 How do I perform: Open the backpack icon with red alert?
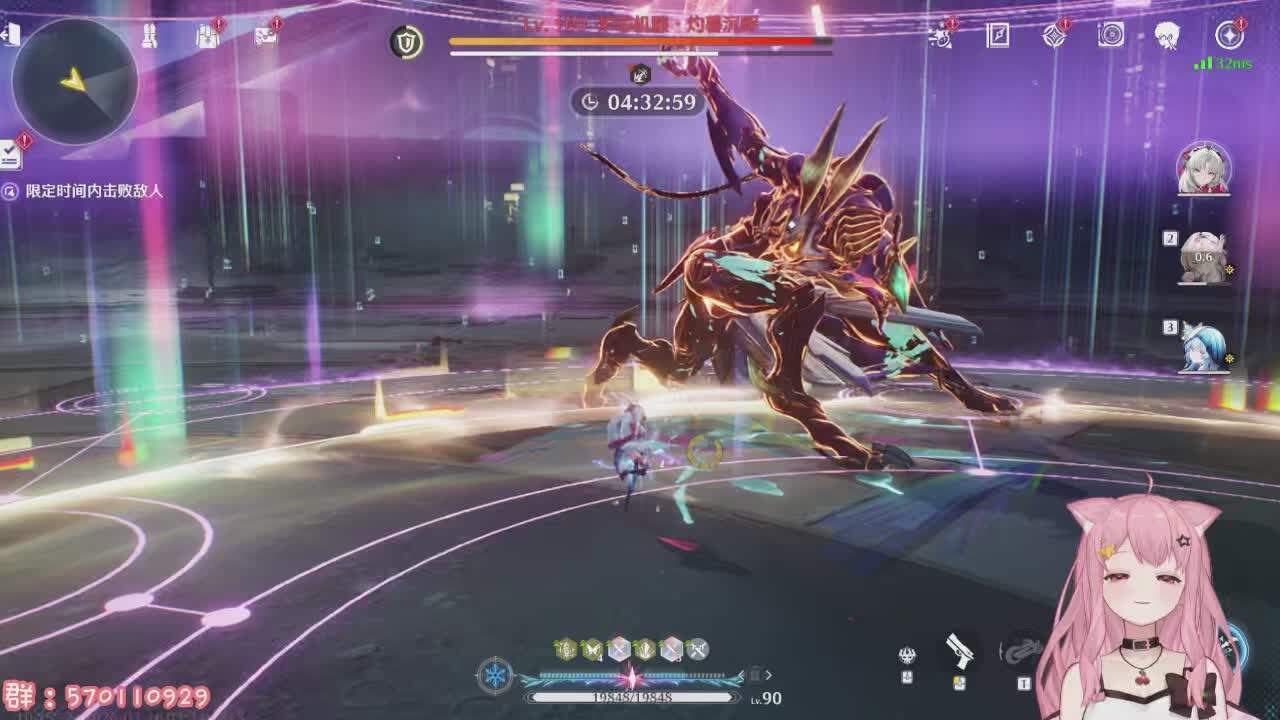[x=207, y=37]
